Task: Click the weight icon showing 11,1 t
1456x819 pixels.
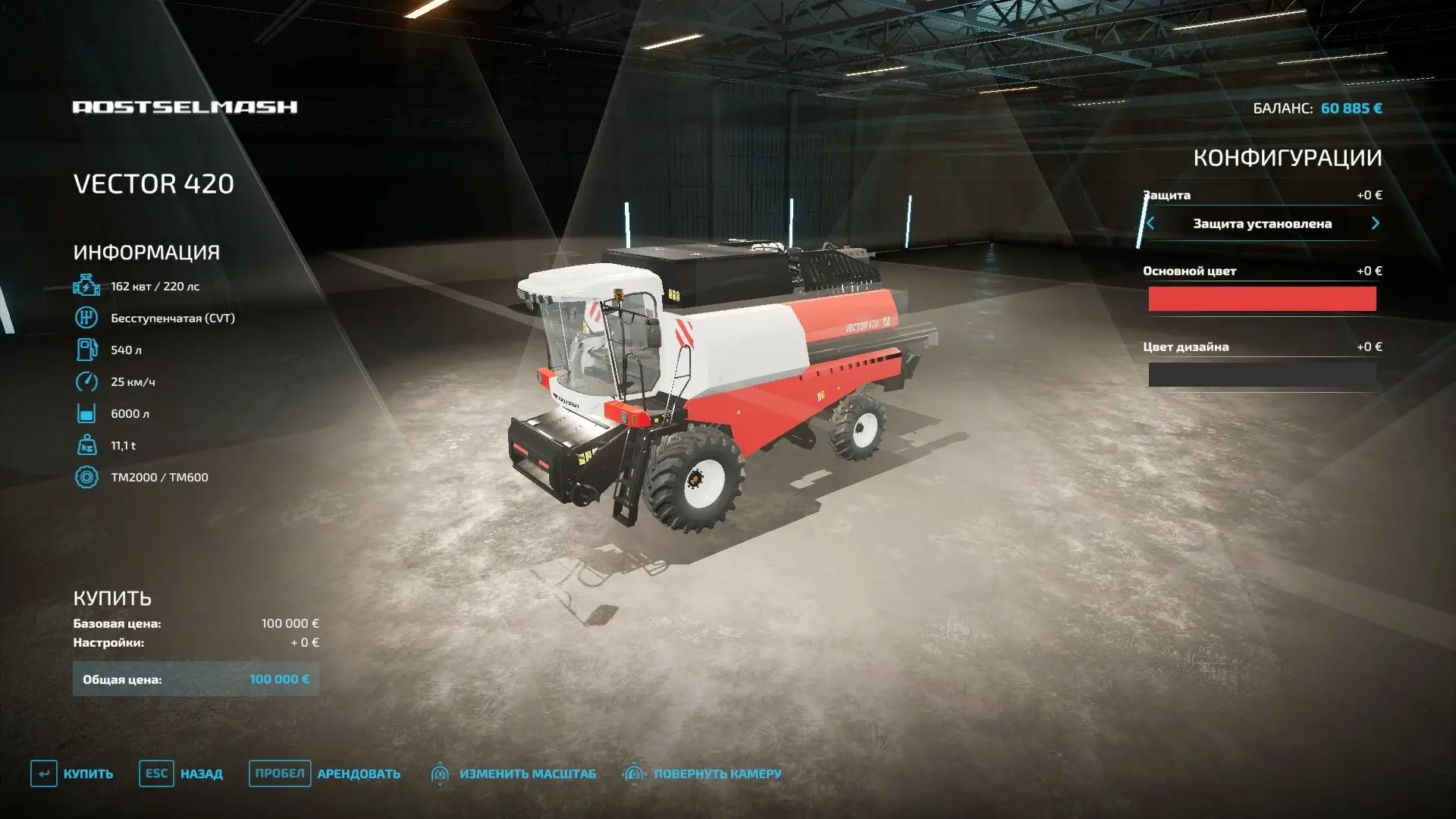Action: pyautogui.click(x=86, y=445)
